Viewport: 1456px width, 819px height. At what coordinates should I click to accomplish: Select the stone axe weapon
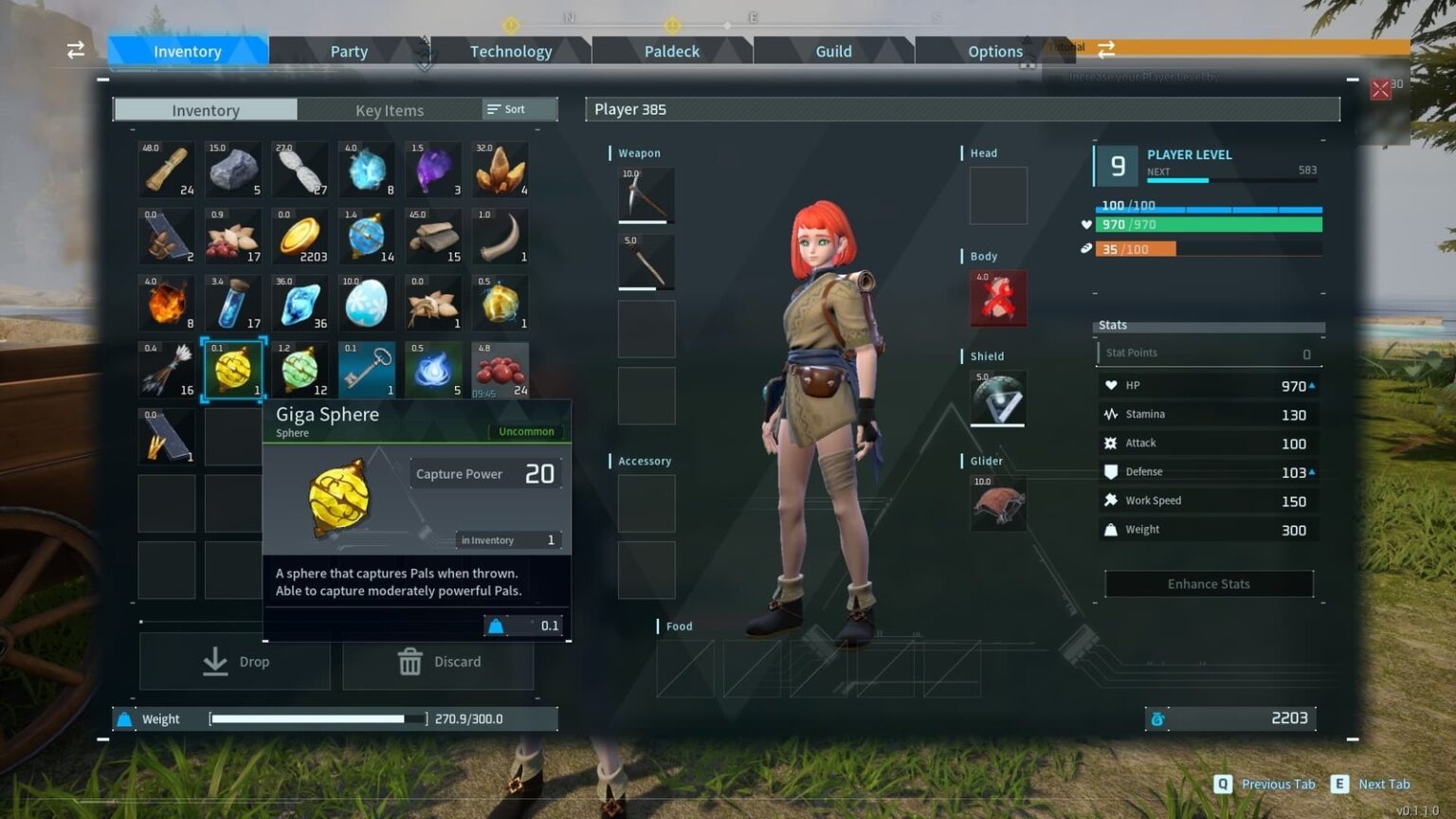646,262
